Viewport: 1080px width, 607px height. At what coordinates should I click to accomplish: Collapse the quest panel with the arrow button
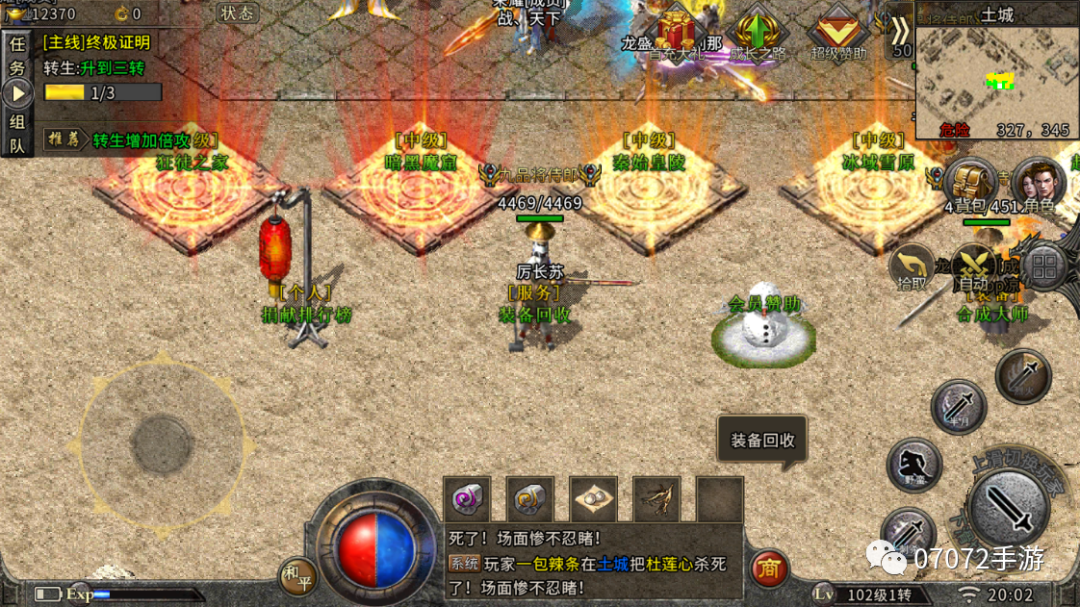point(17,93)
